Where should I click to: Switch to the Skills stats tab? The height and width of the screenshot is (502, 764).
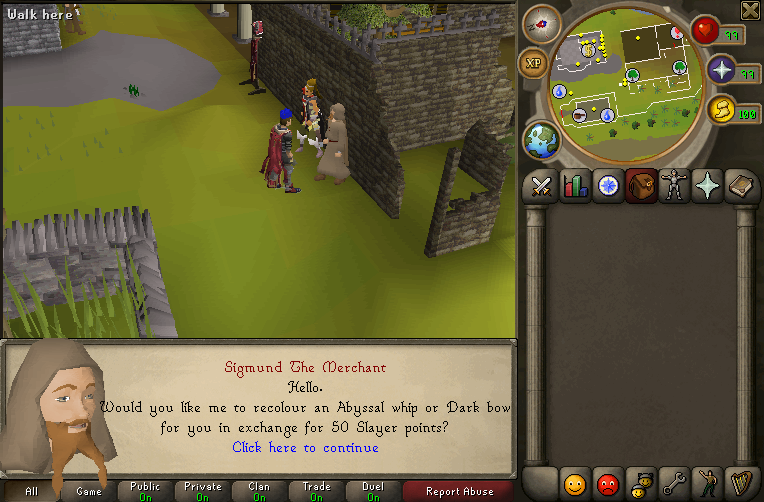click(x=575, y=187)
